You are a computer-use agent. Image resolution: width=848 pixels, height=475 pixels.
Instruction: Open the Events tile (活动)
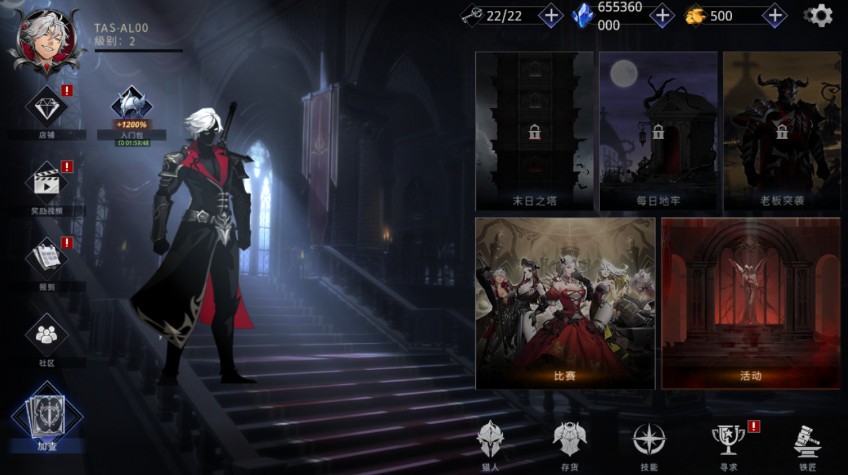point(750,302)
